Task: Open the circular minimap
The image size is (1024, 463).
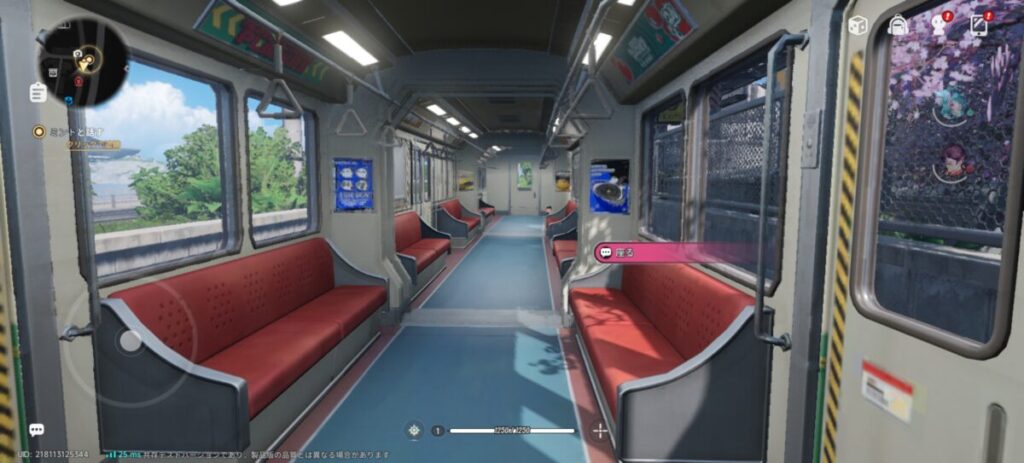Action: (x=83, y=62)
